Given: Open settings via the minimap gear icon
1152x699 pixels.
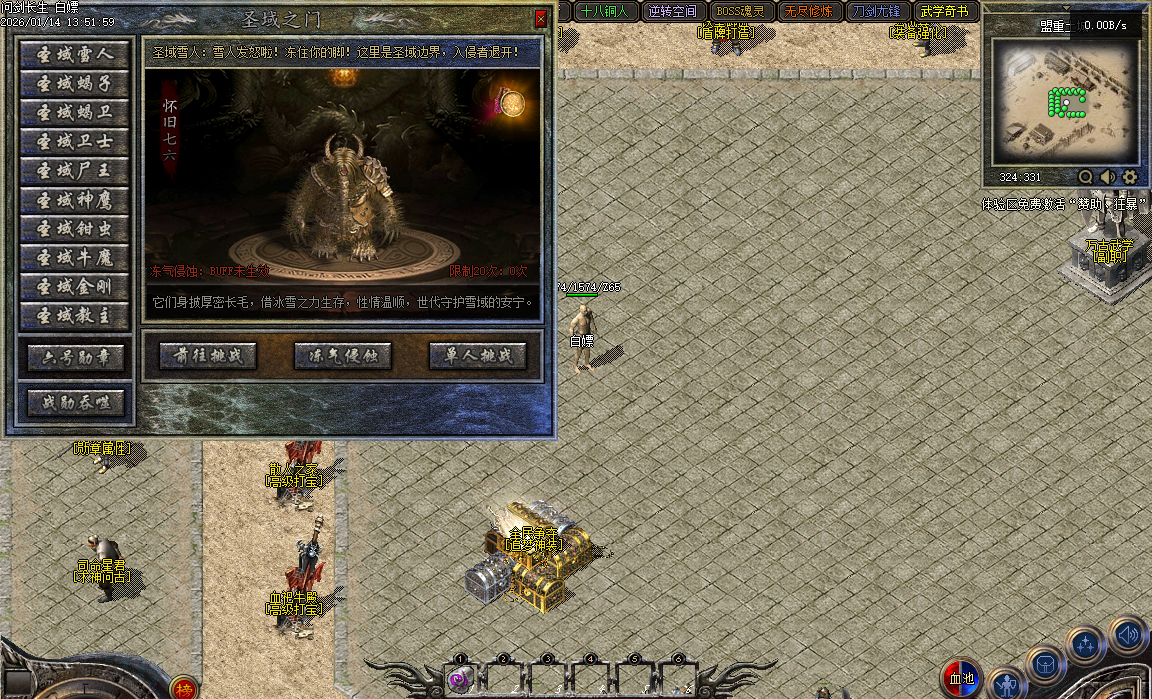Looking at the screenshot, I should (x=1130, y=177).
